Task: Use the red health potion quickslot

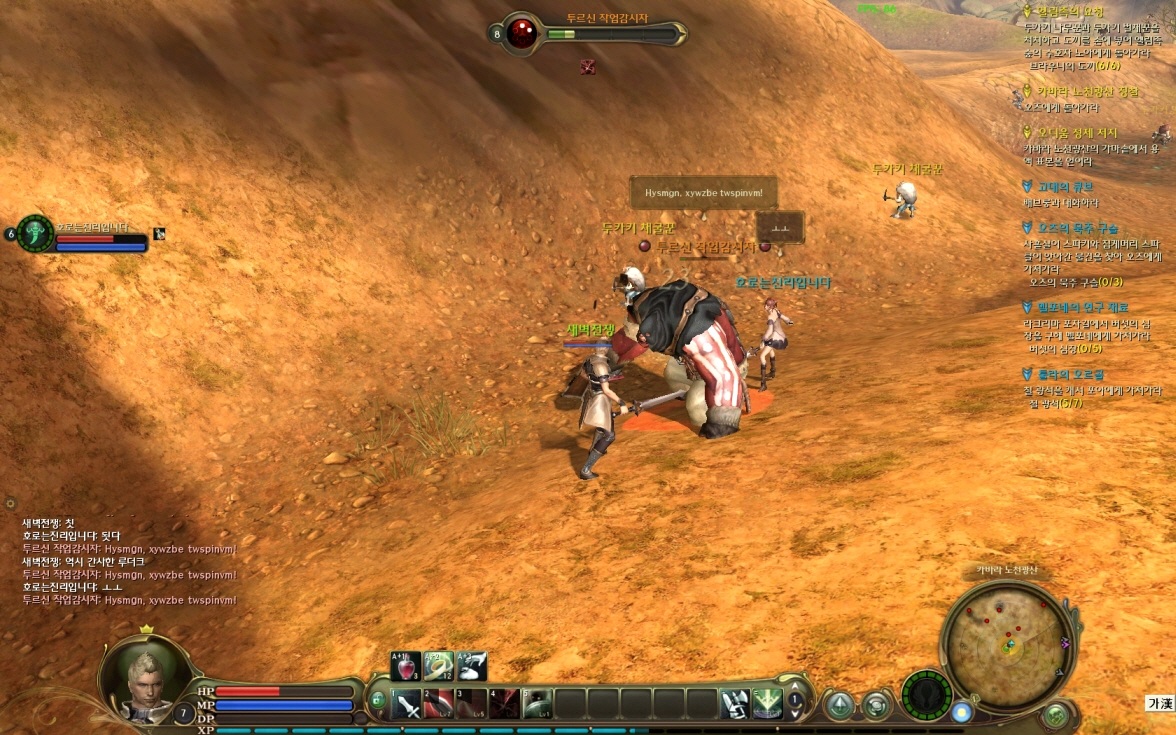Action: (406, 666)
